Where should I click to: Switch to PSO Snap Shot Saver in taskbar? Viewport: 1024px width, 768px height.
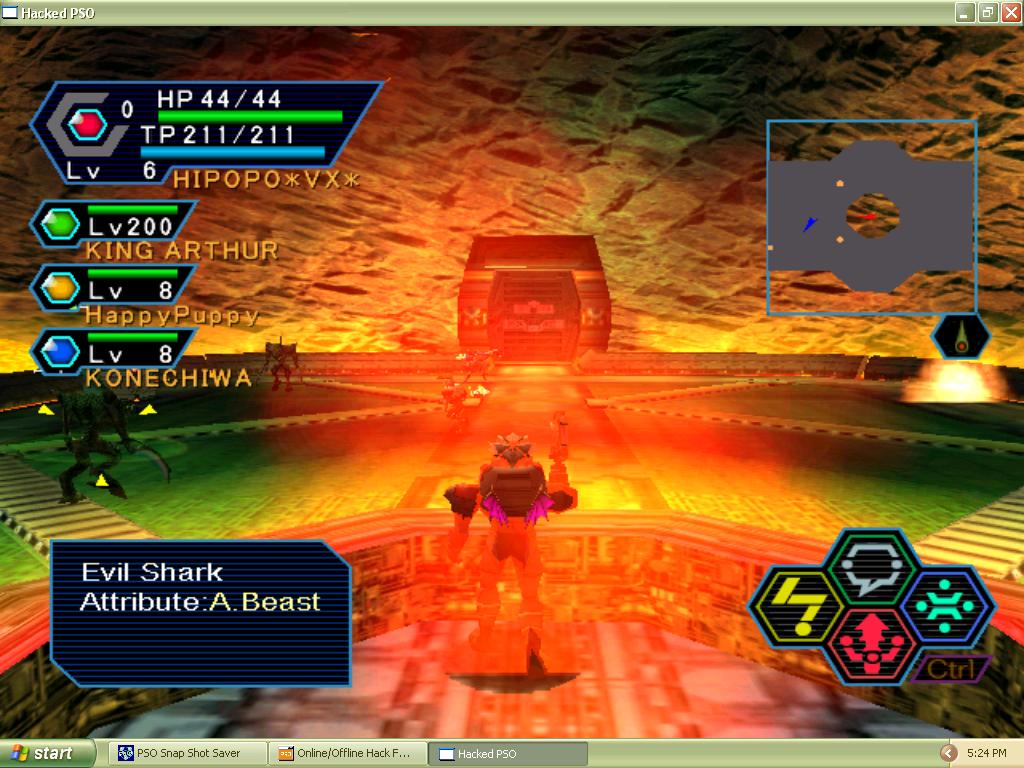188,753
